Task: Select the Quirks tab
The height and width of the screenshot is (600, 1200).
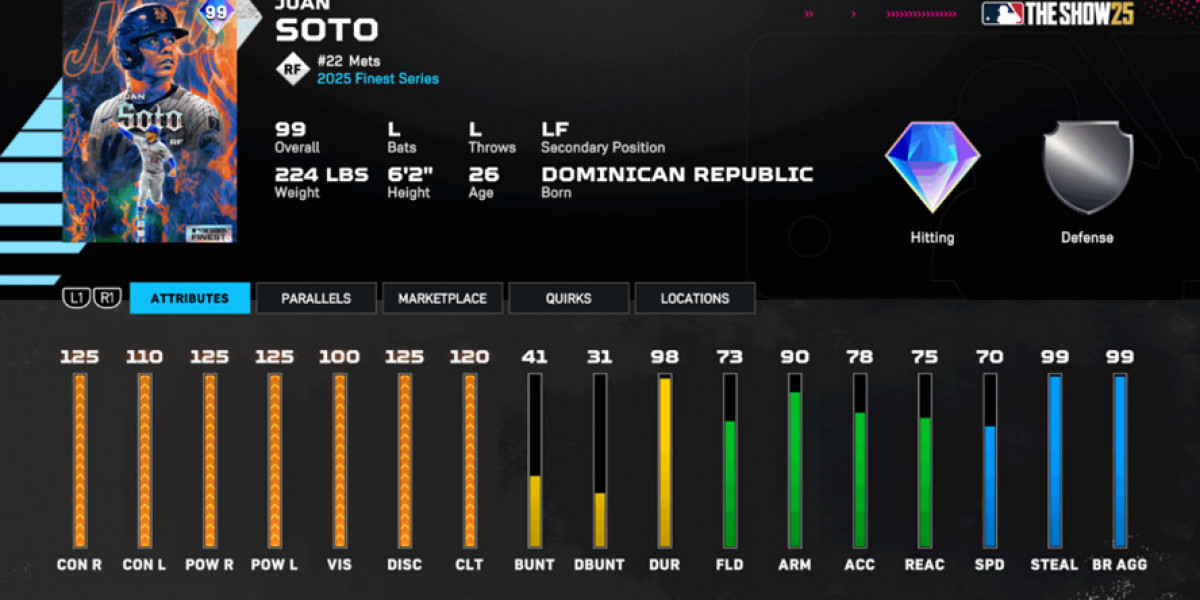Action: coord(569,298)
